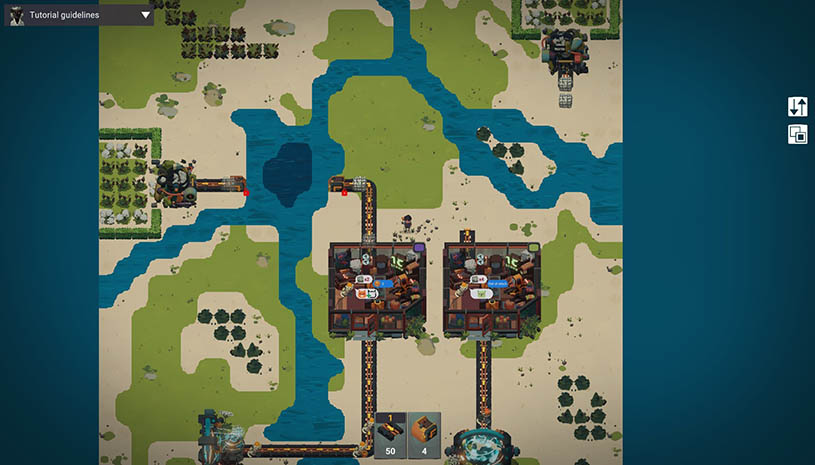This screenshot has width=815, height=465.
Task: Select the conveyor belt build slot
Action: [390, 436]
